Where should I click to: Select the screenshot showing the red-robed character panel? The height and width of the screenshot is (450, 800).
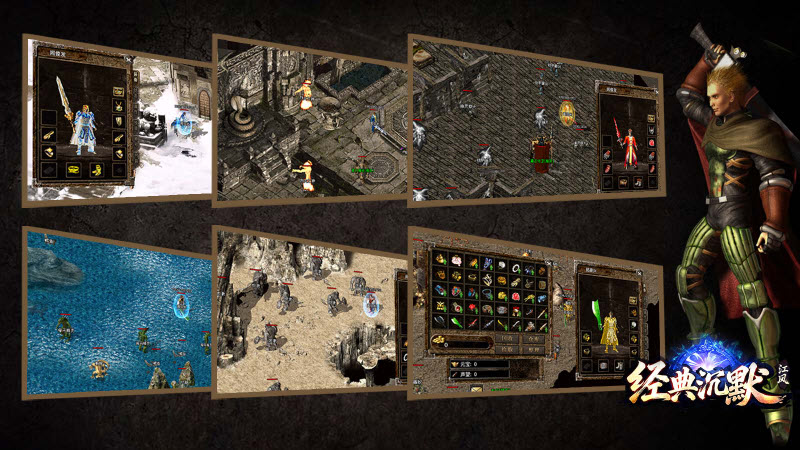533,120
